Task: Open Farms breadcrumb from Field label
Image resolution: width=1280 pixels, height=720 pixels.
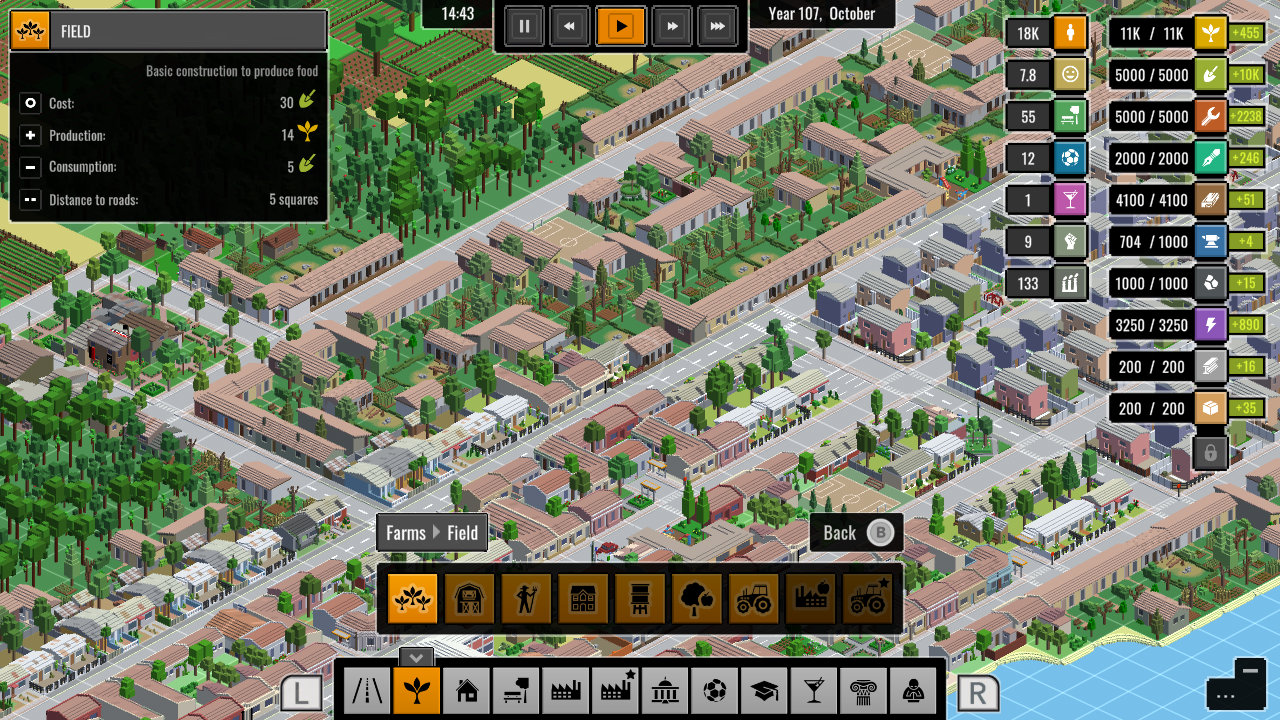Action: click(x=404, y=532)
